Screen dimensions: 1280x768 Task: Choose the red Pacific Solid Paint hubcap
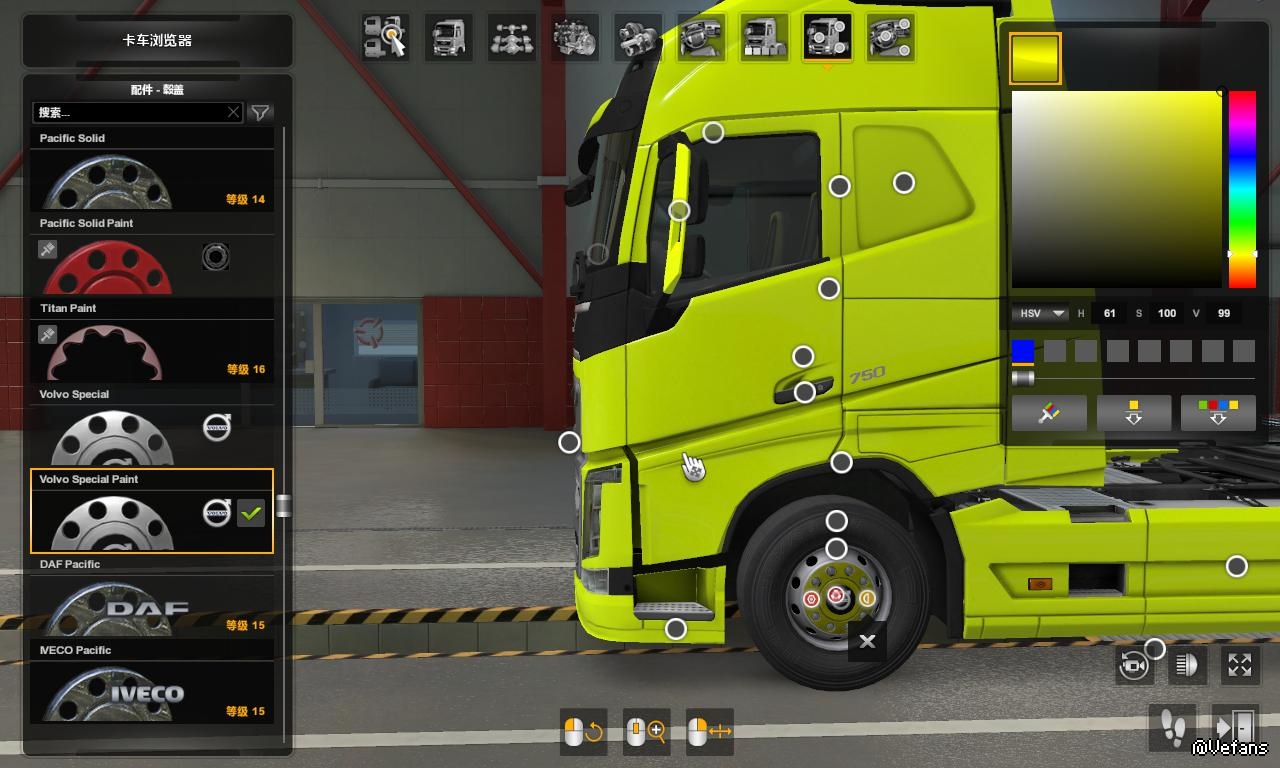point(152,265)
